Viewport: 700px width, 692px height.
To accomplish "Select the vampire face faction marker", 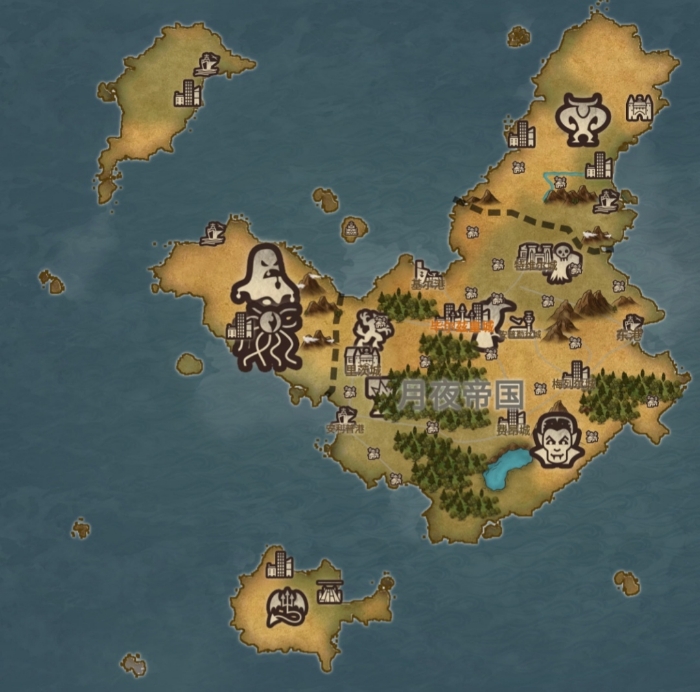I will [556, 439].
